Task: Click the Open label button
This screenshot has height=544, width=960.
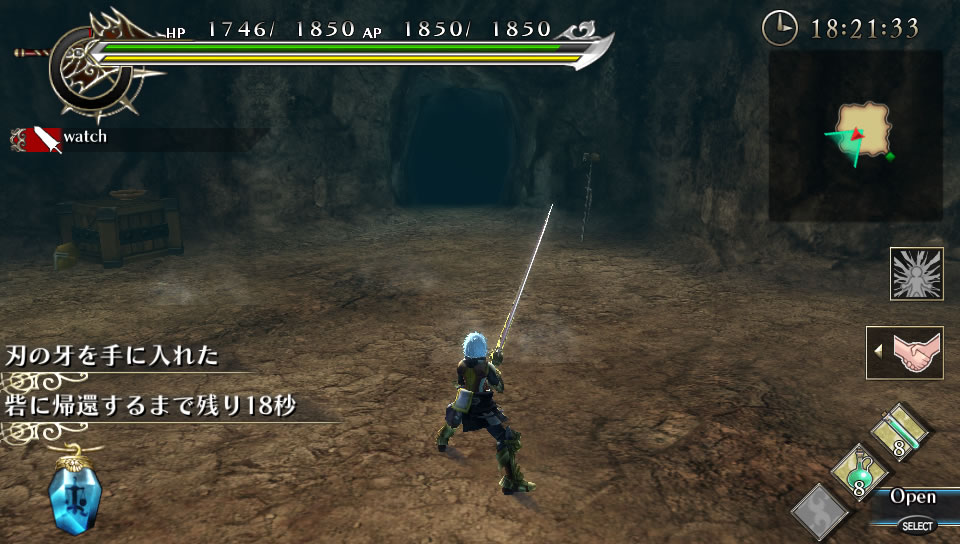Action: 912,497
